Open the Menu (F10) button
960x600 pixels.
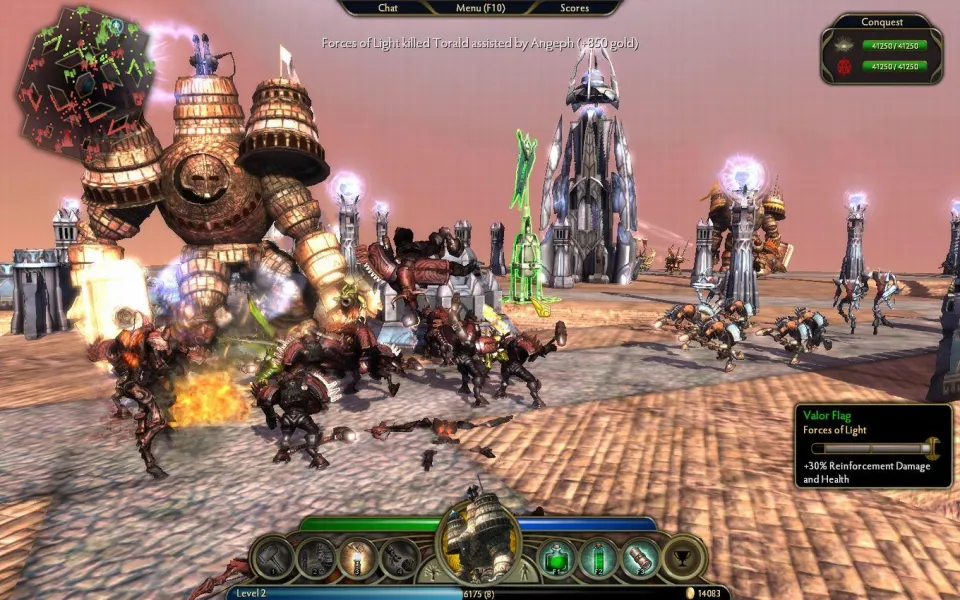(x=481, y=8)
